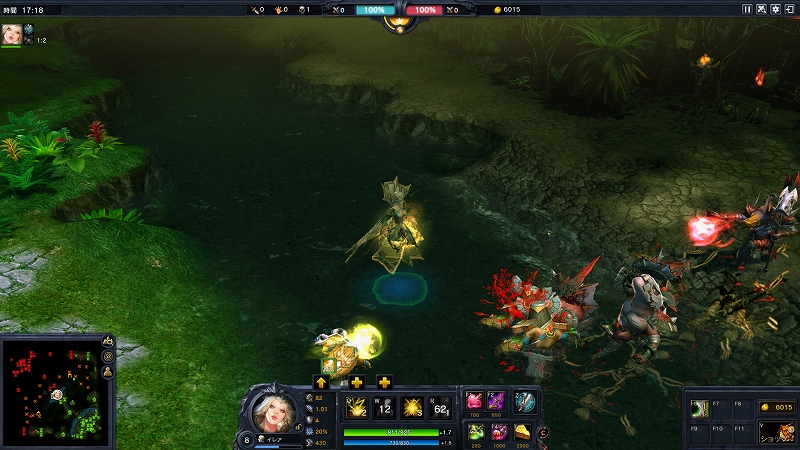Activate the golden burst third ability
This screenshot has height=450, width=800.
pyautogui.click(x=414, y=408)
